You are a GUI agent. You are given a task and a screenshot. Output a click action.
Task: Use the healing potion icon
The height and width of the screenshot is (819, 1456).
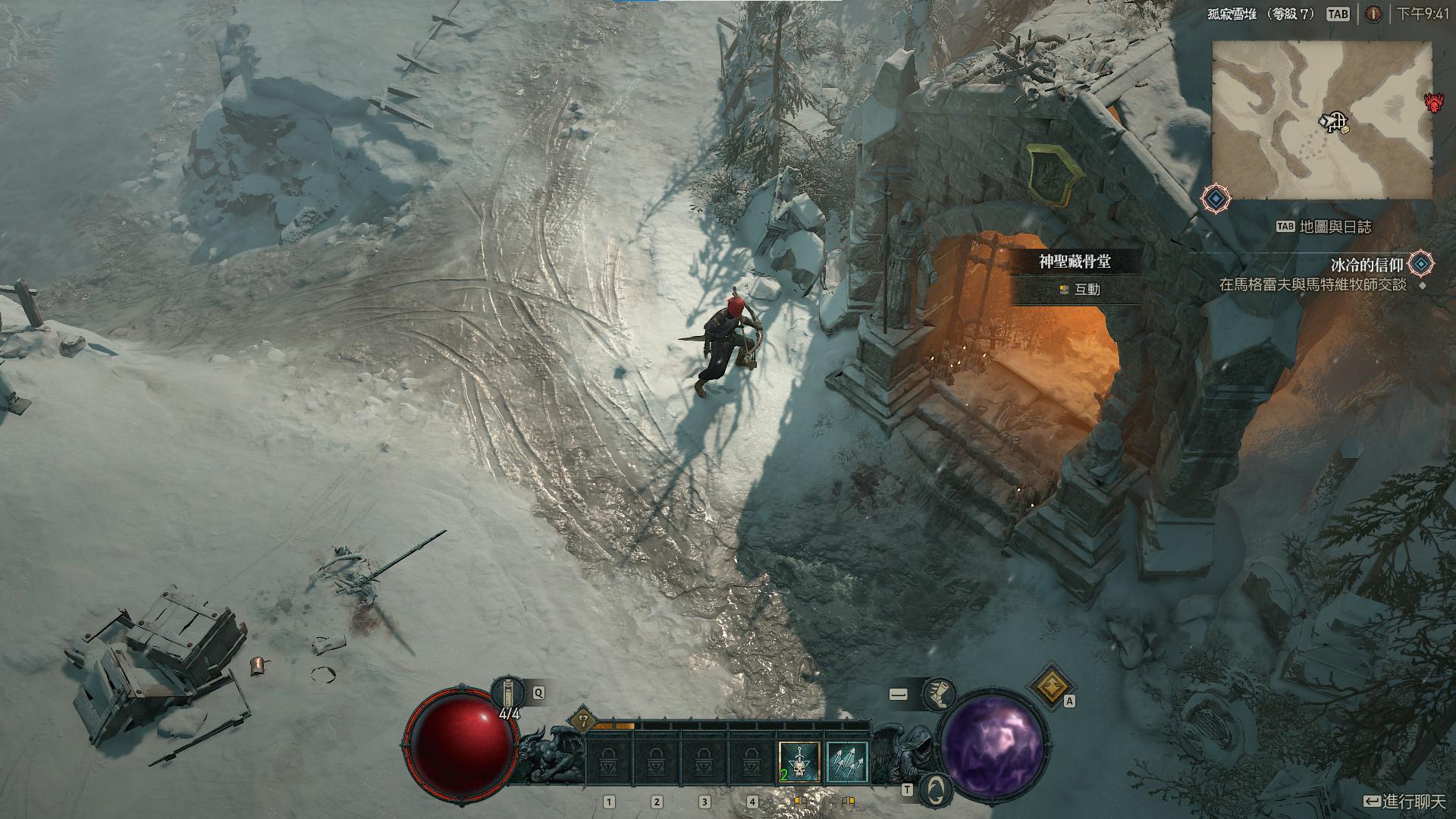(507, 693)
